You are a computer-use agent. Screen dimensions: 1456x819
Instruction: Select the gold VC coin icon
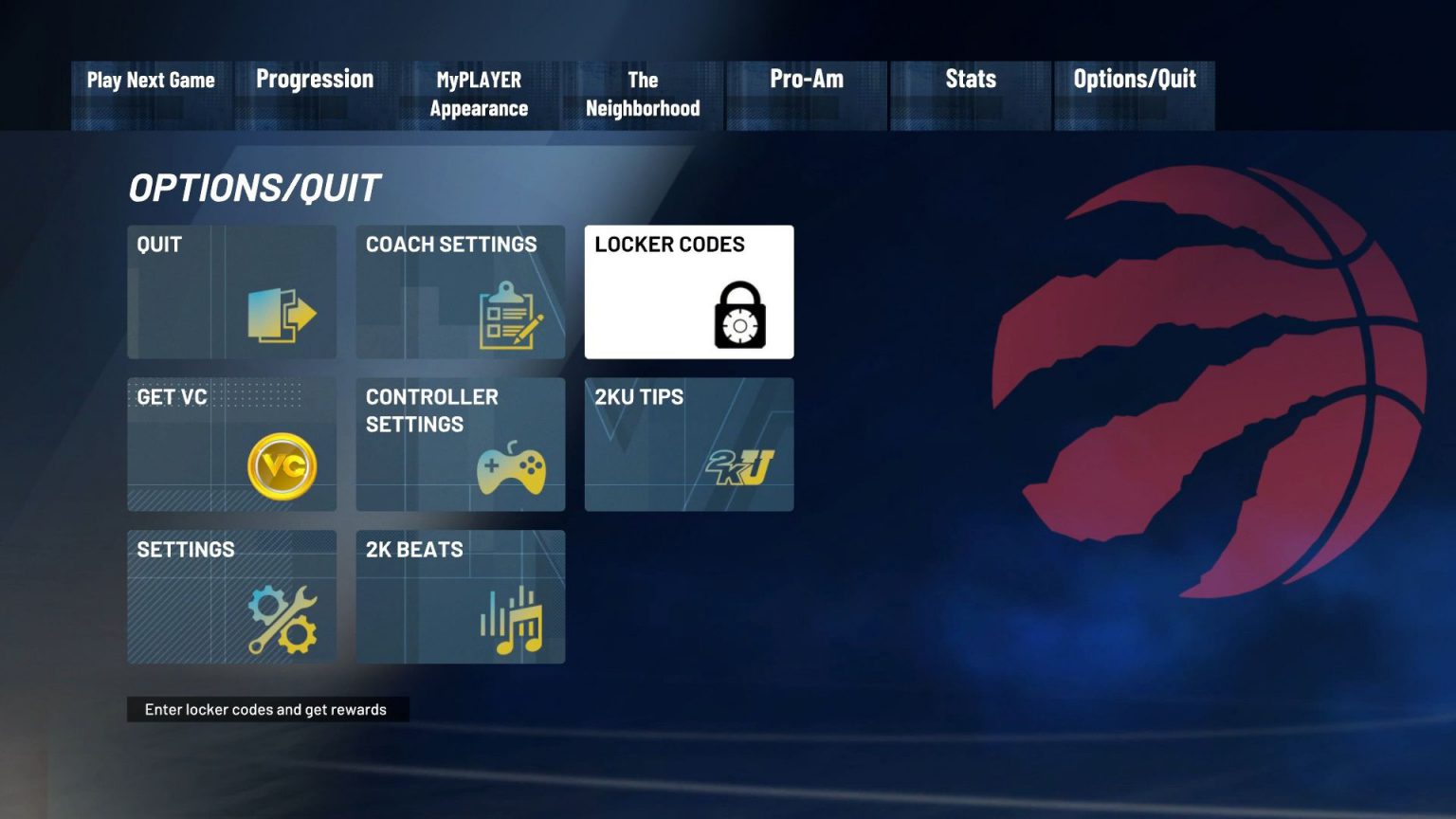point(285,464)
